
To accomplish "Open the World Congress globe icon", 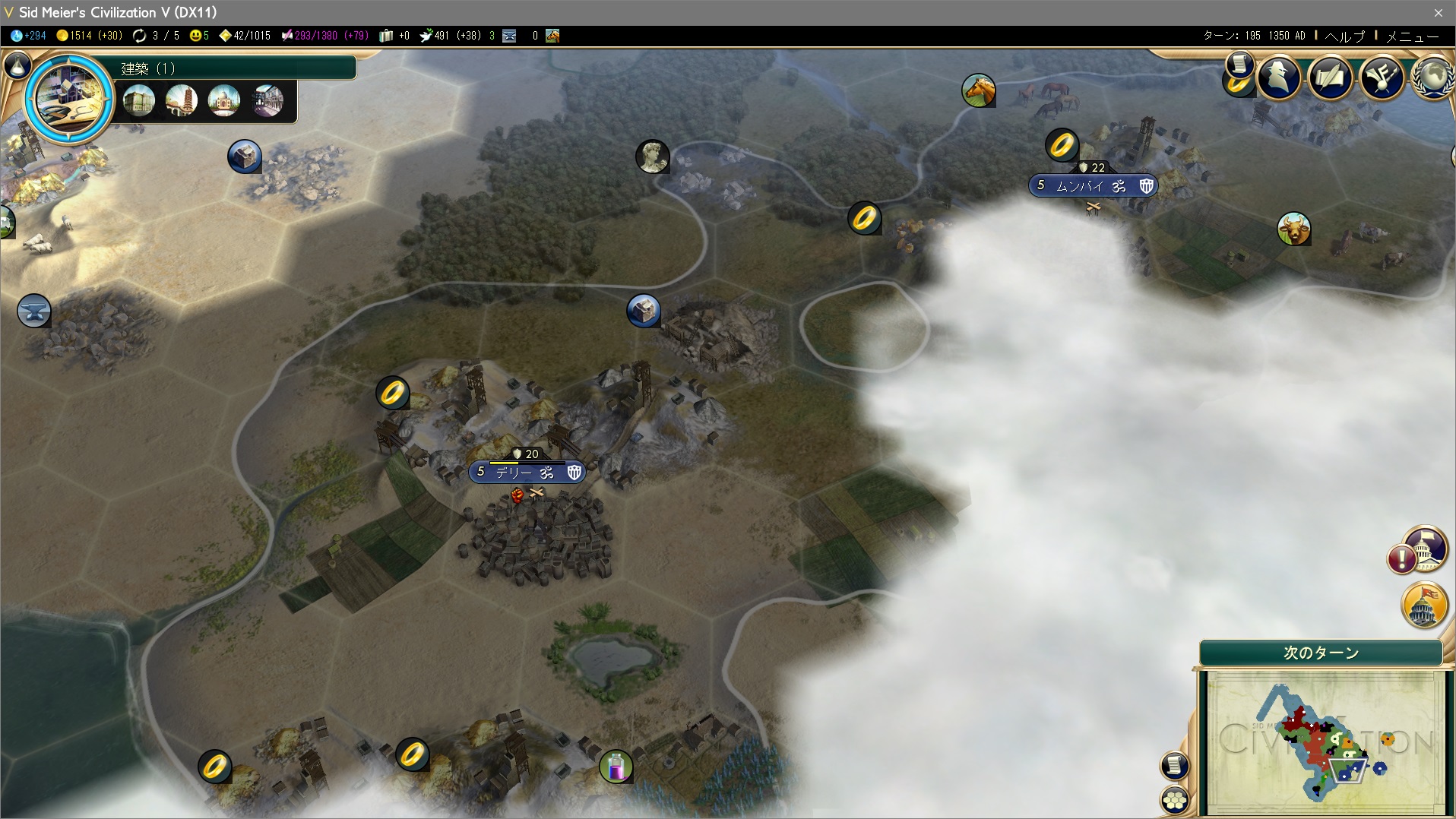I will [1433, 78].
